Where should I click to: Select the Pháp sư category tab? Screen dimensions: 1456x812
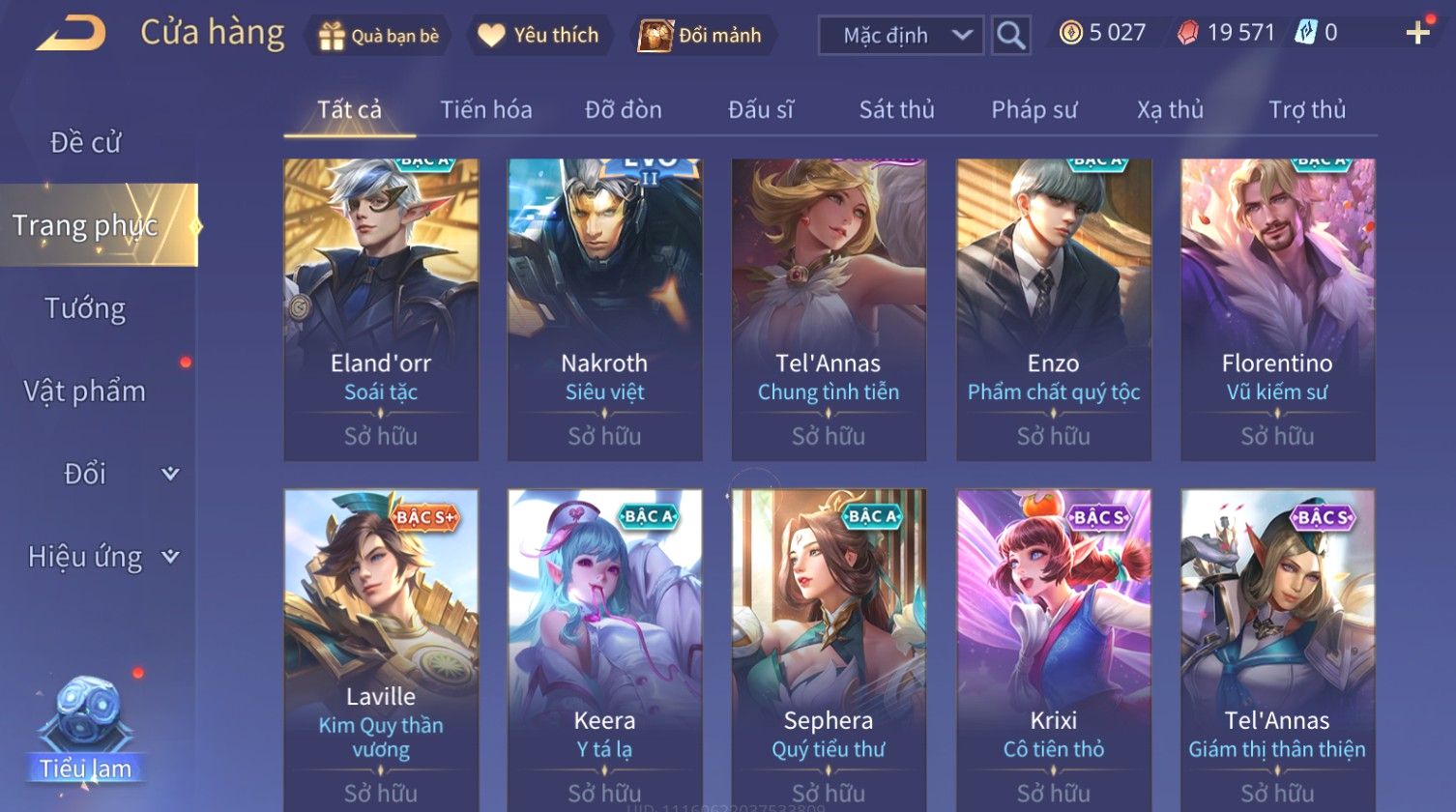click(x=1034, y=110)
